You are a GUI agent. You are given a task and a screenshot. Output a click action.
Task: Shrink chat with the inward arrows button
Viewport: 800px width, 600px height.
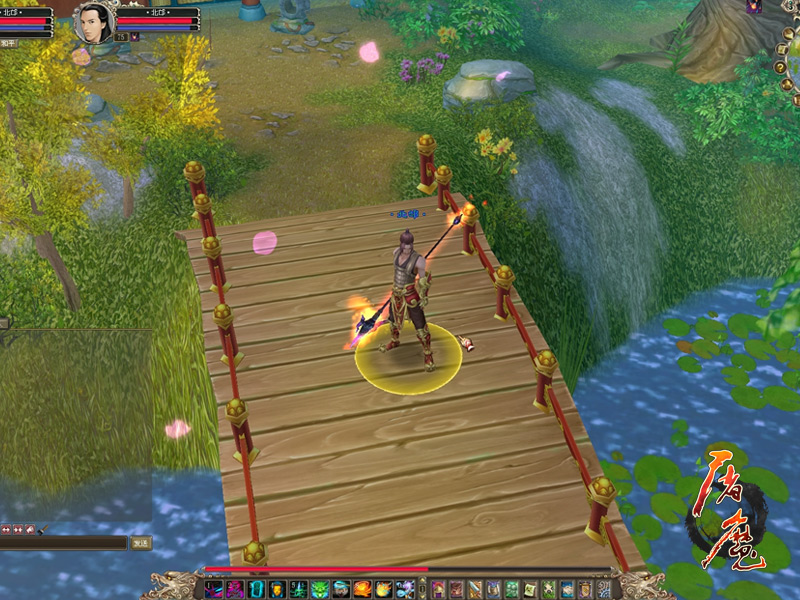[18, 529]
